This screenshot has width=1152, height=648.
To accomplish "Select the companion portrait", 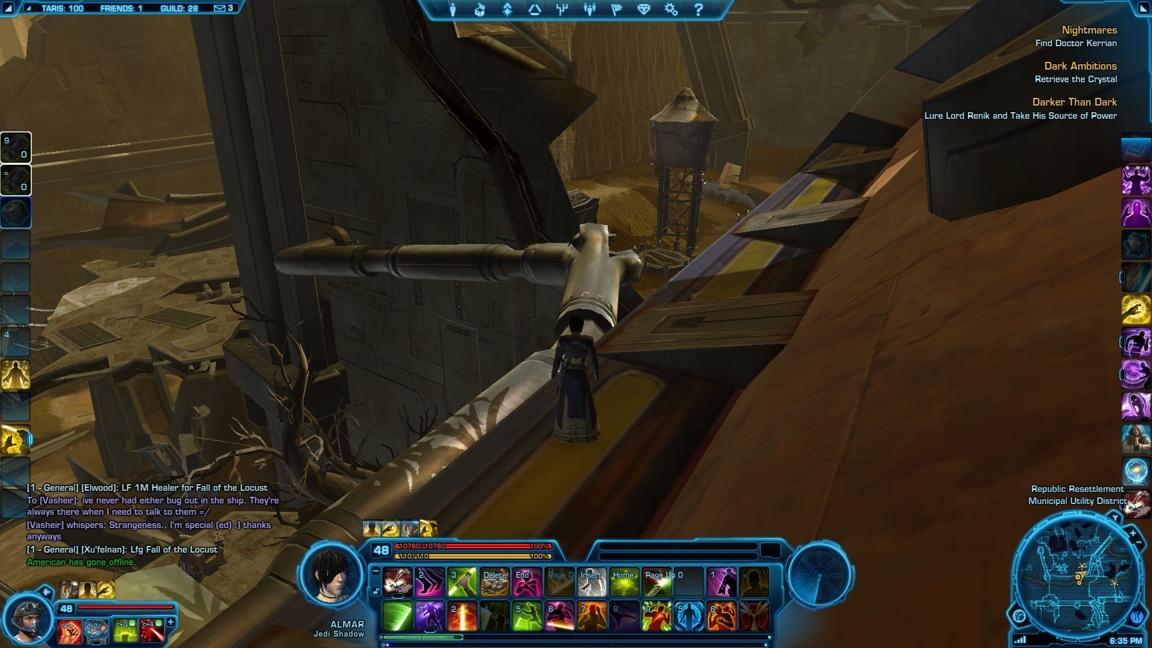I will click(x=27, y=617).
